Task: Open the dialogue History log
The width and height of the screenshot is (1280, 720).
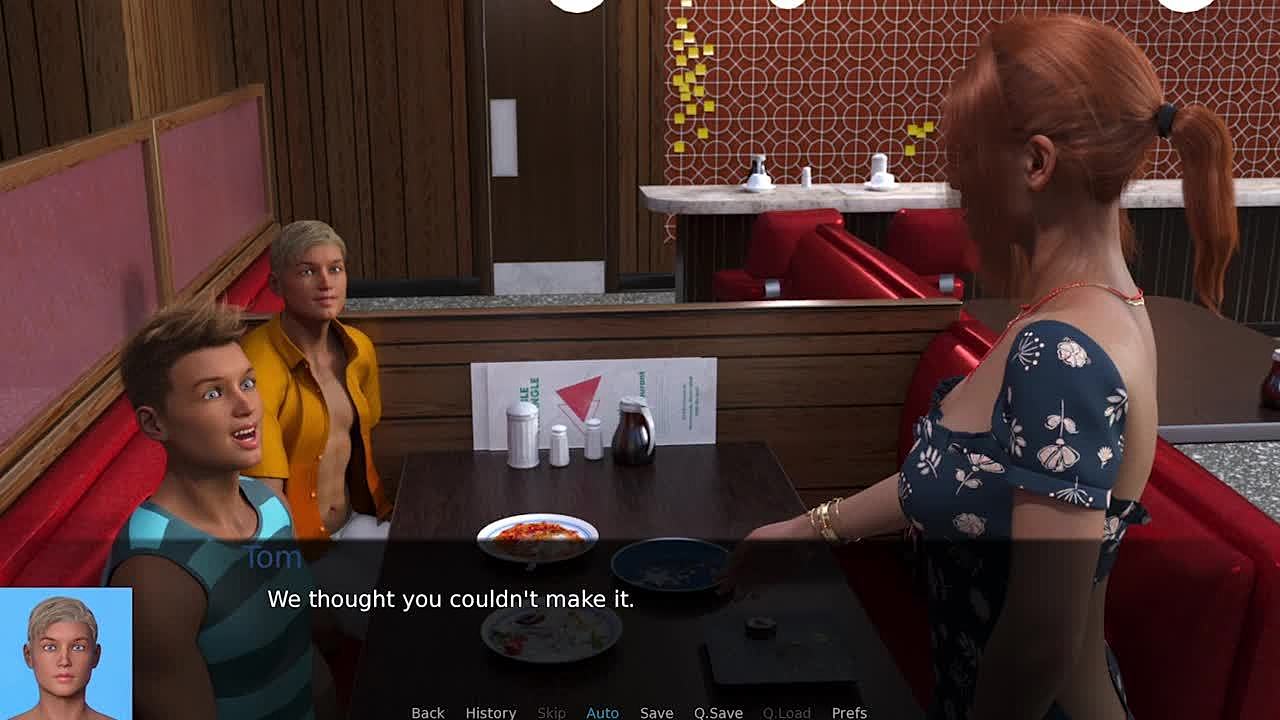Action: click(490, 712)
